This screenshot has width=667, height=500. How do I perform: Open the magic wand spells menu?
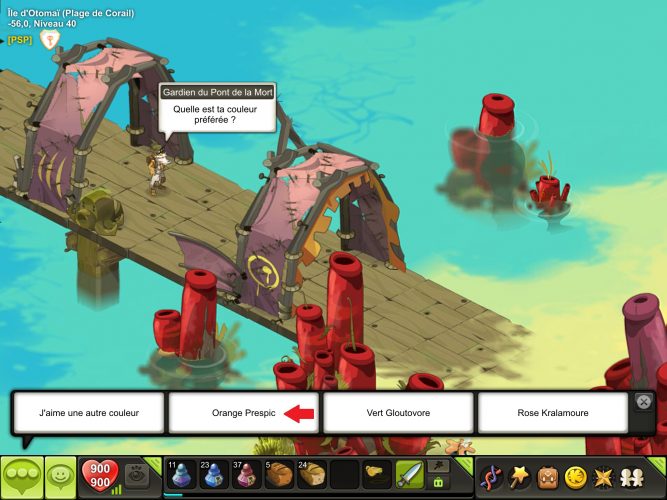(520, 476)
